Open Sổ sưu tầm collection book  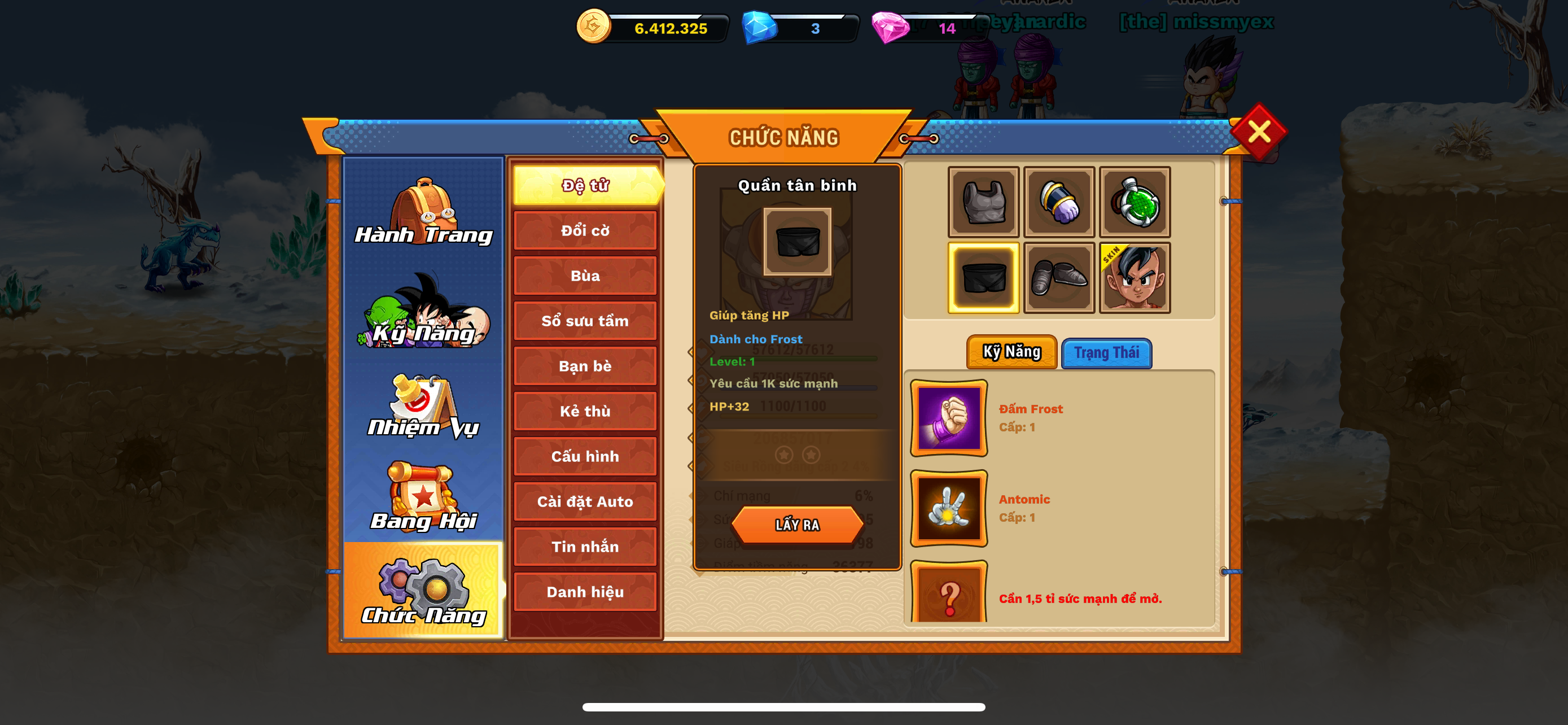[x=585, y=321]
